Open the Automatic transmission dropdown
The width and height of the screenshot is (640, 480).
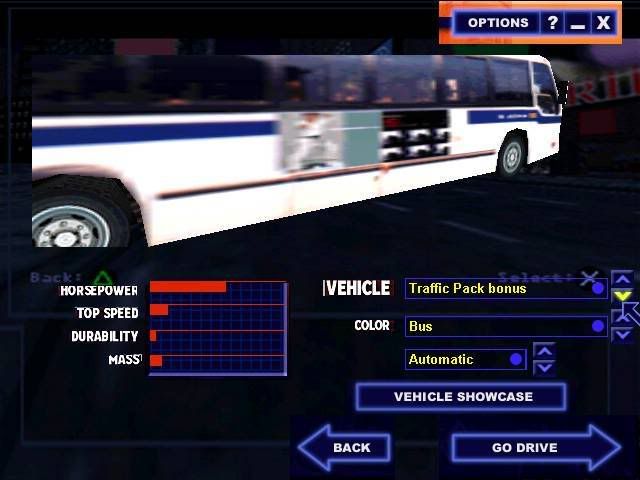[466, 359]
